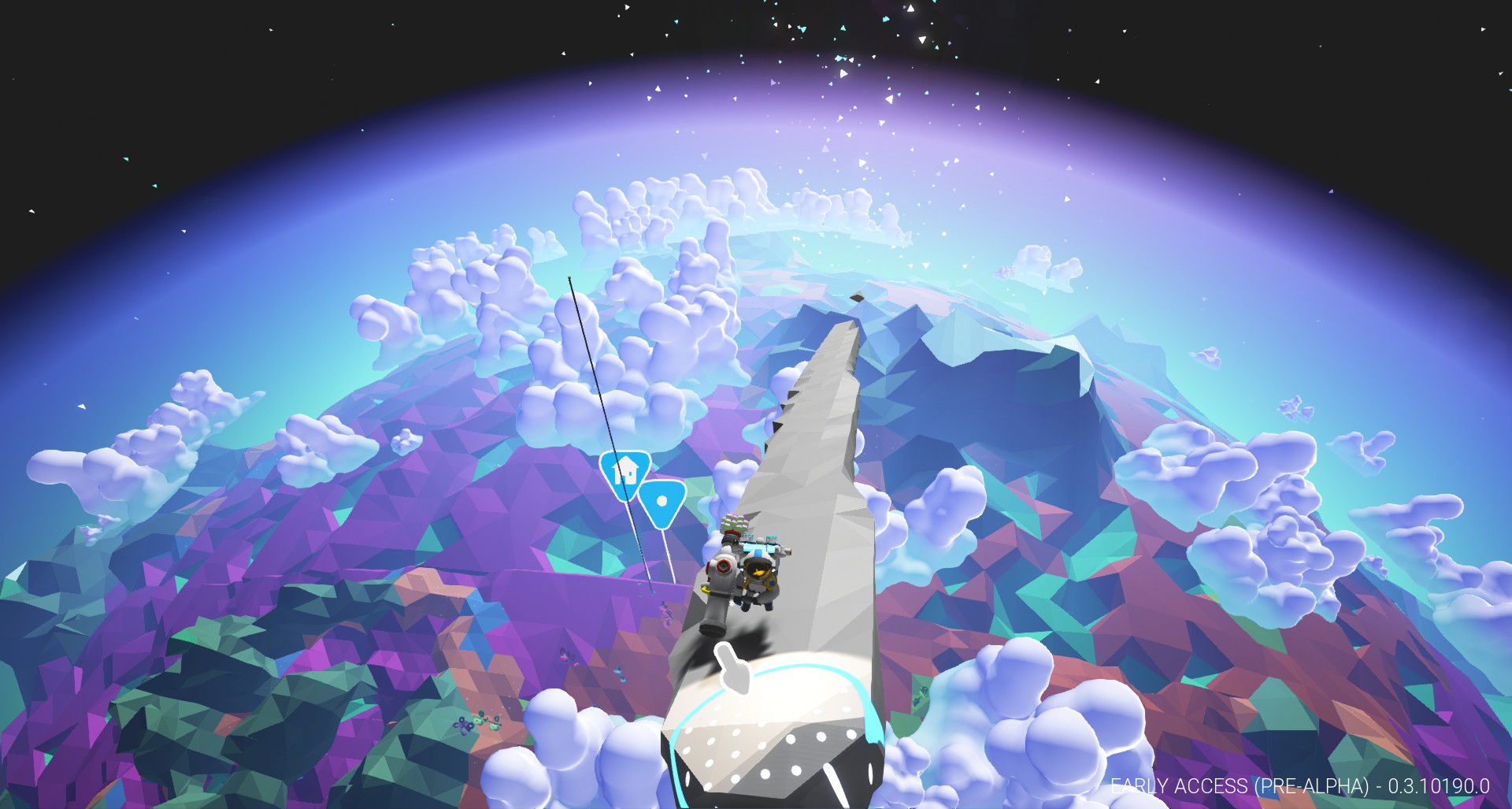
Task: Select the terrain deformation tool nozzle
Action: point(713,630)
